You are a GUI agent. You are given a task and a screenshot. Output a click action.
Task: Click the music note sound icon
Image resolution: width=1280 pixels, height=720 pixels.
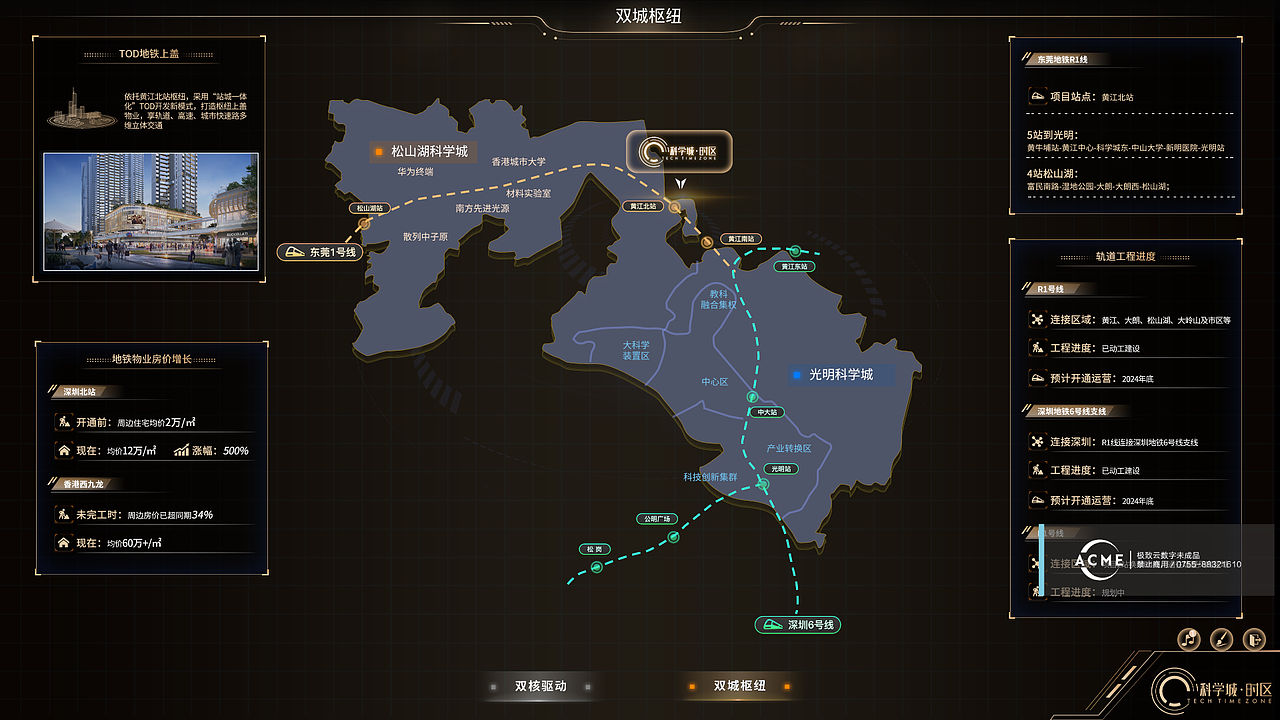click(x=1188, y=639)
